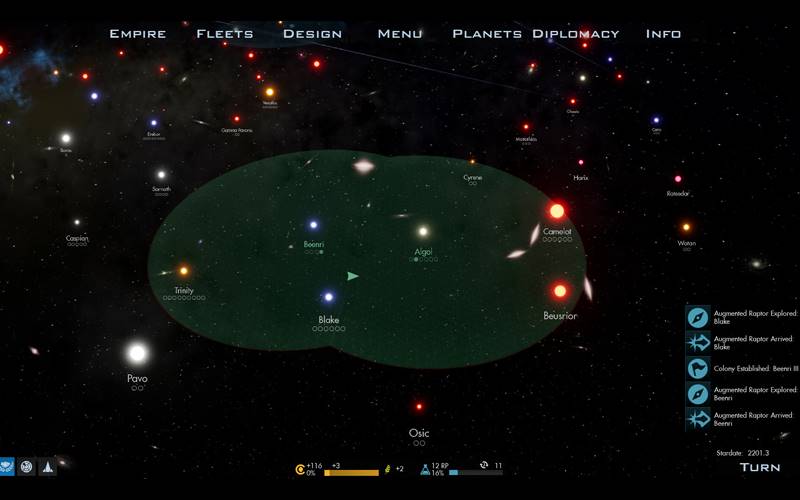Open the Fleets screen

tap(225, 34)
